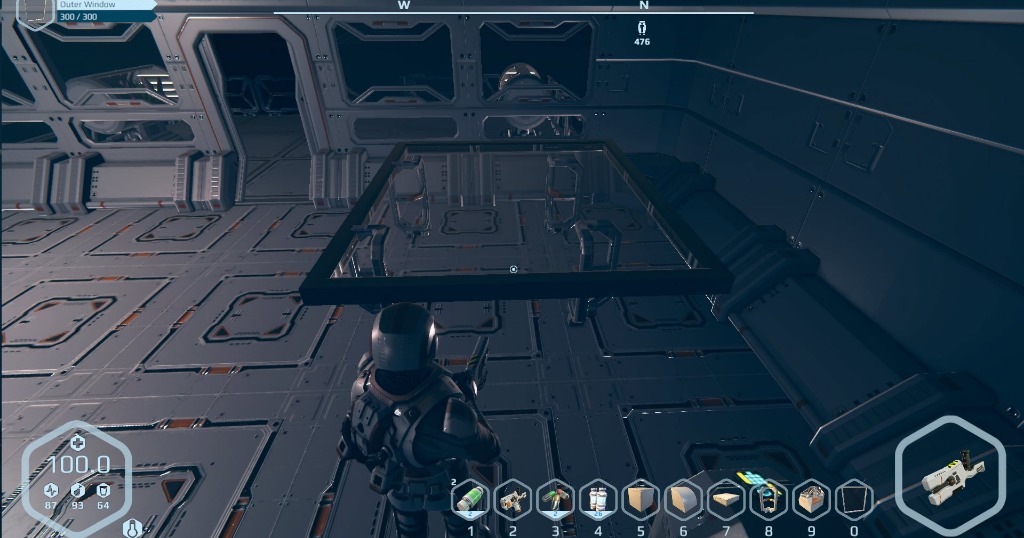The height and width of the screenshot is (538, 1024).
Task: Select the window frame in slot 0
Action: [x=853, y=499]
